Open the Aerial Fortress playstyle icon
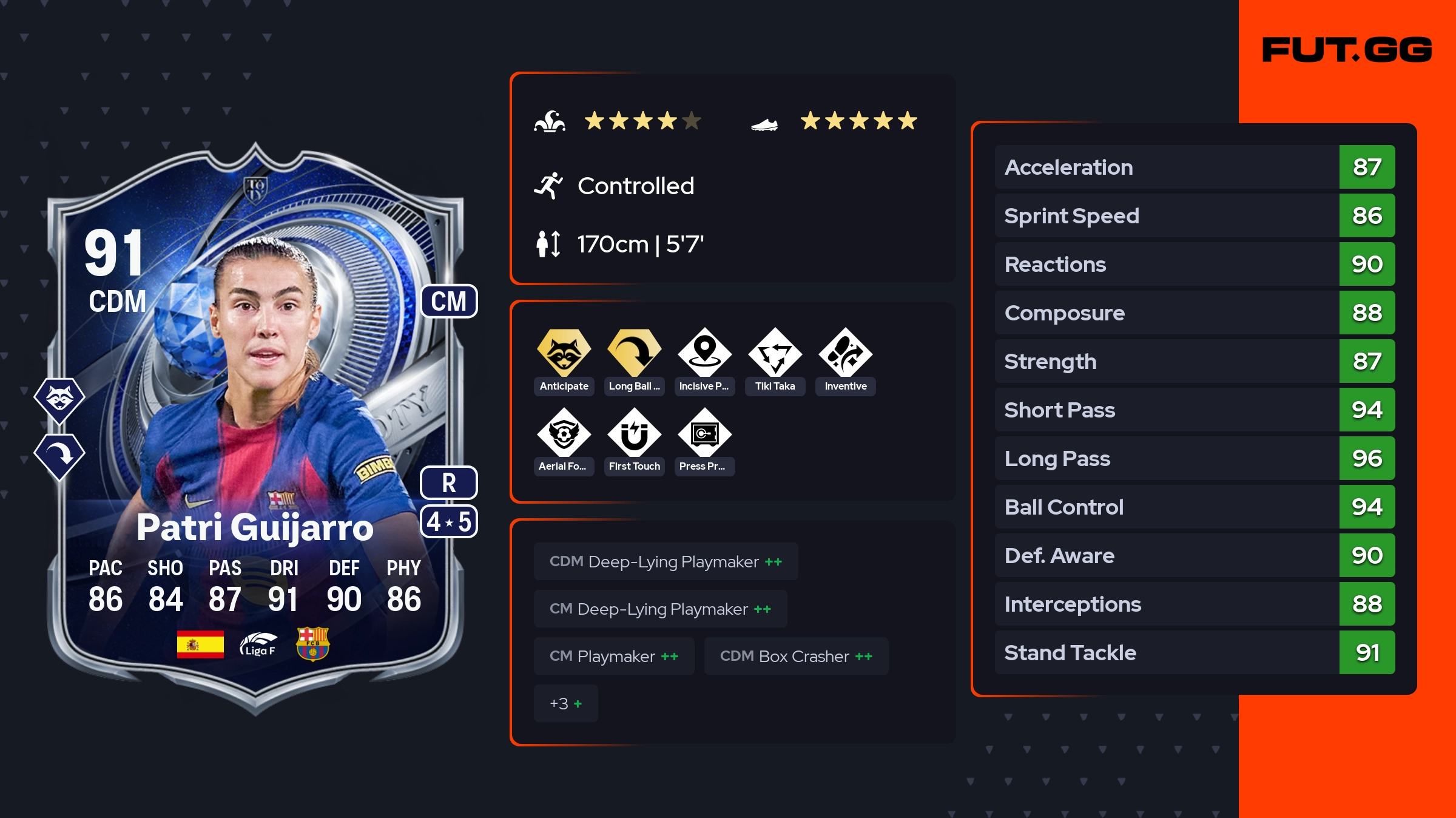 [564, 434]
